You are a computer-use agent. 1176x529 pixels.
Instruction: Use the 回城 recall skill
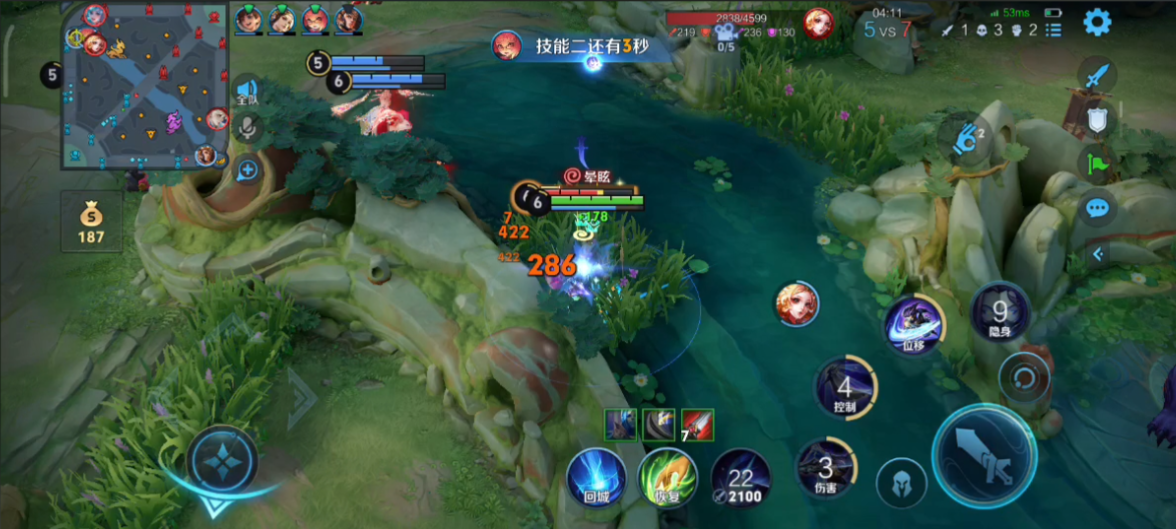tap(596, 478)
